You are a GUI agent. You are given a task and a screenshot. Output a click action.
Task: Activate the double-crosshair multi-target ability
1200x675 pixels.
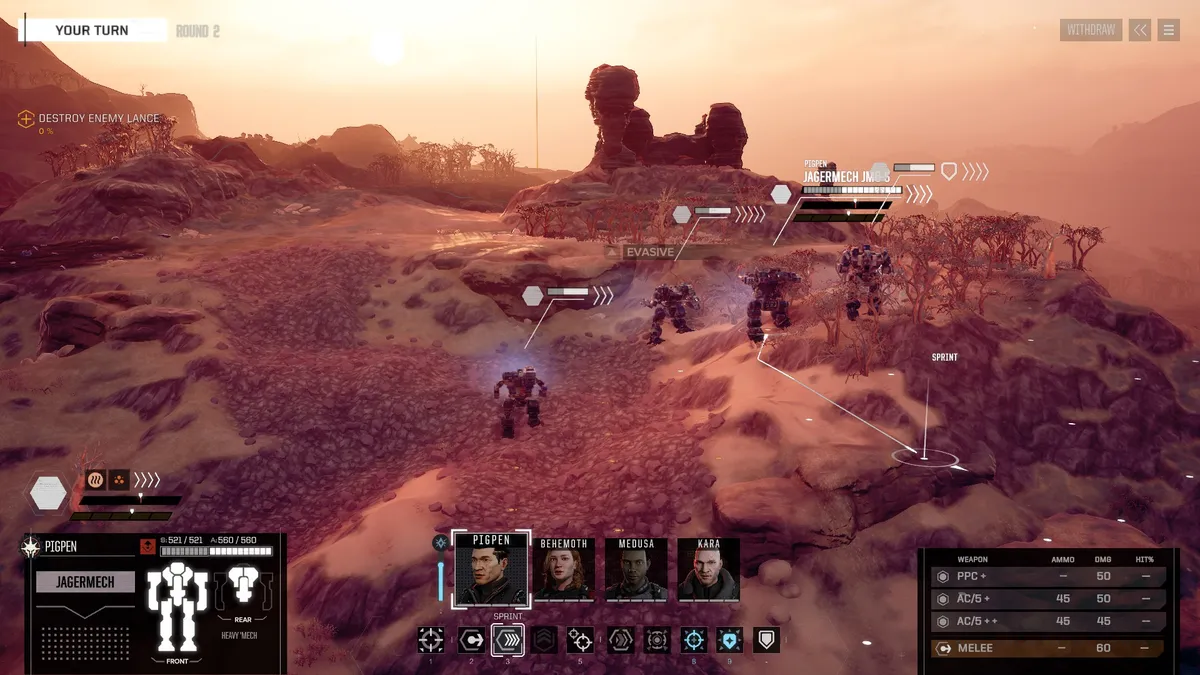pyautogui.click(x=580, y=640)
